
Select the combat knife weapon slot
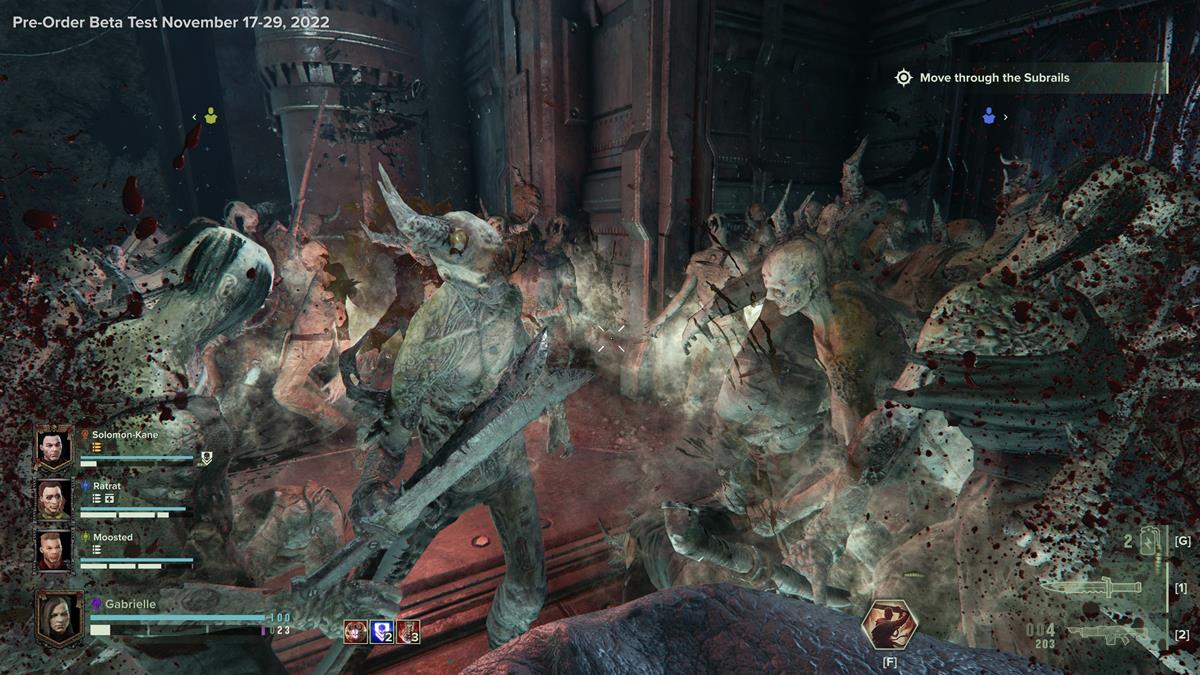1090,586
